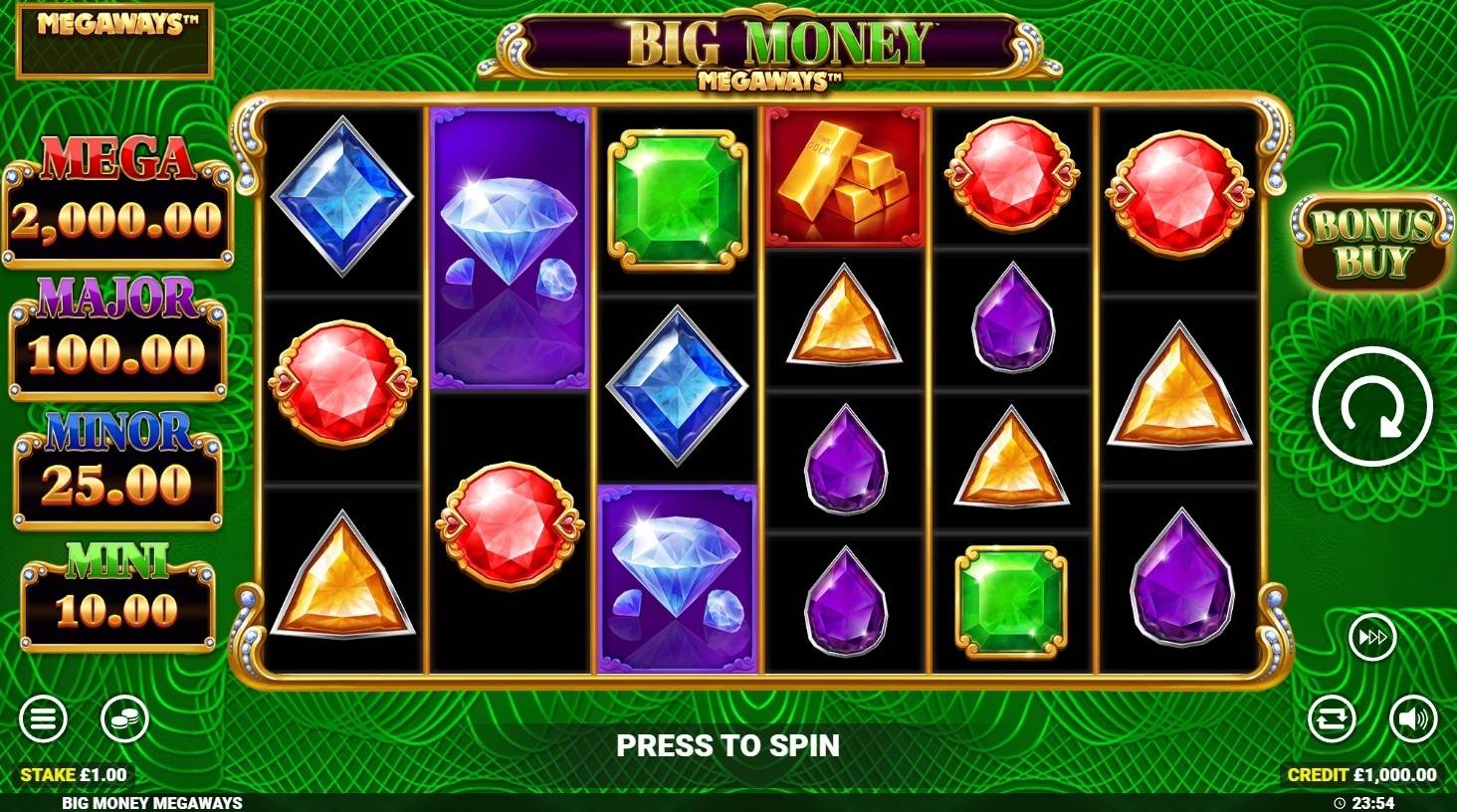
Task: Select the green emerald symbol on reel three
Action: 677,189
